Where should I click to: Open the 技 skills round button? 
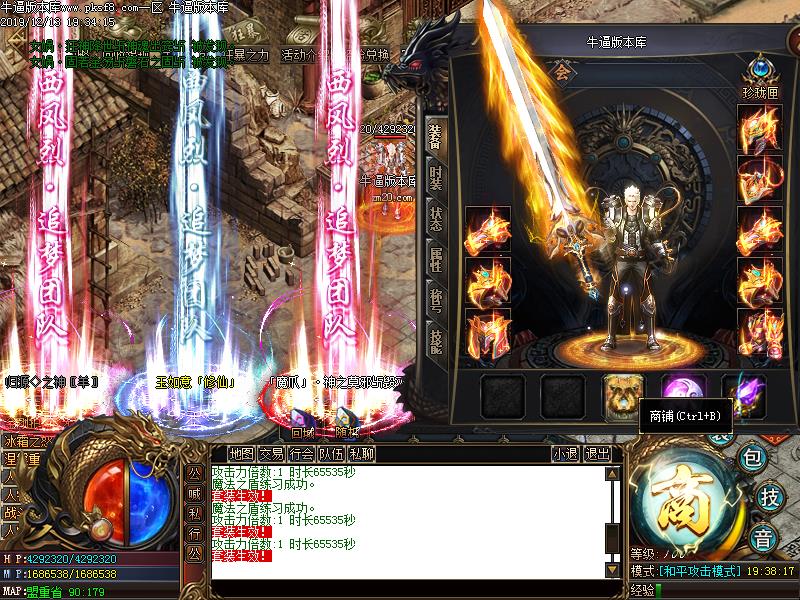(769, 496)
